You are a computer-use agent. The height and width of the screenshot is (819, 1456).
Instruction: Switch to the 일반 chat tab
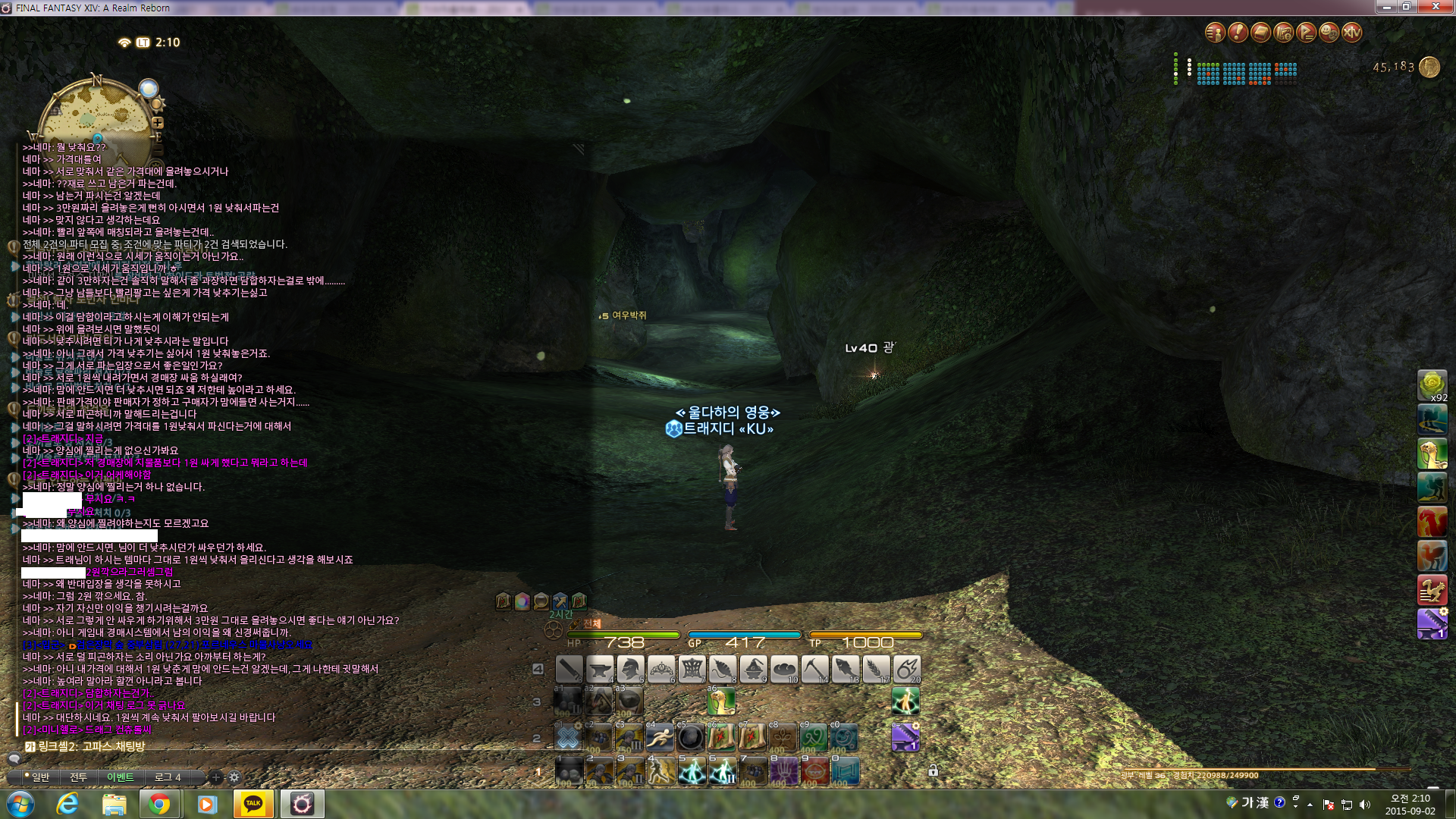pyautogui.click(x=38, y=777)
